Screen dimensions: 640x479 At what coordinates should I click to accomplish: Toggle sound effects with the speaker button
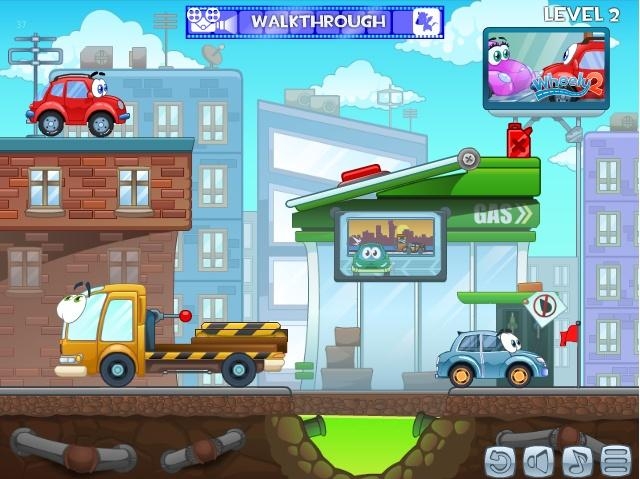coord(539,460)
